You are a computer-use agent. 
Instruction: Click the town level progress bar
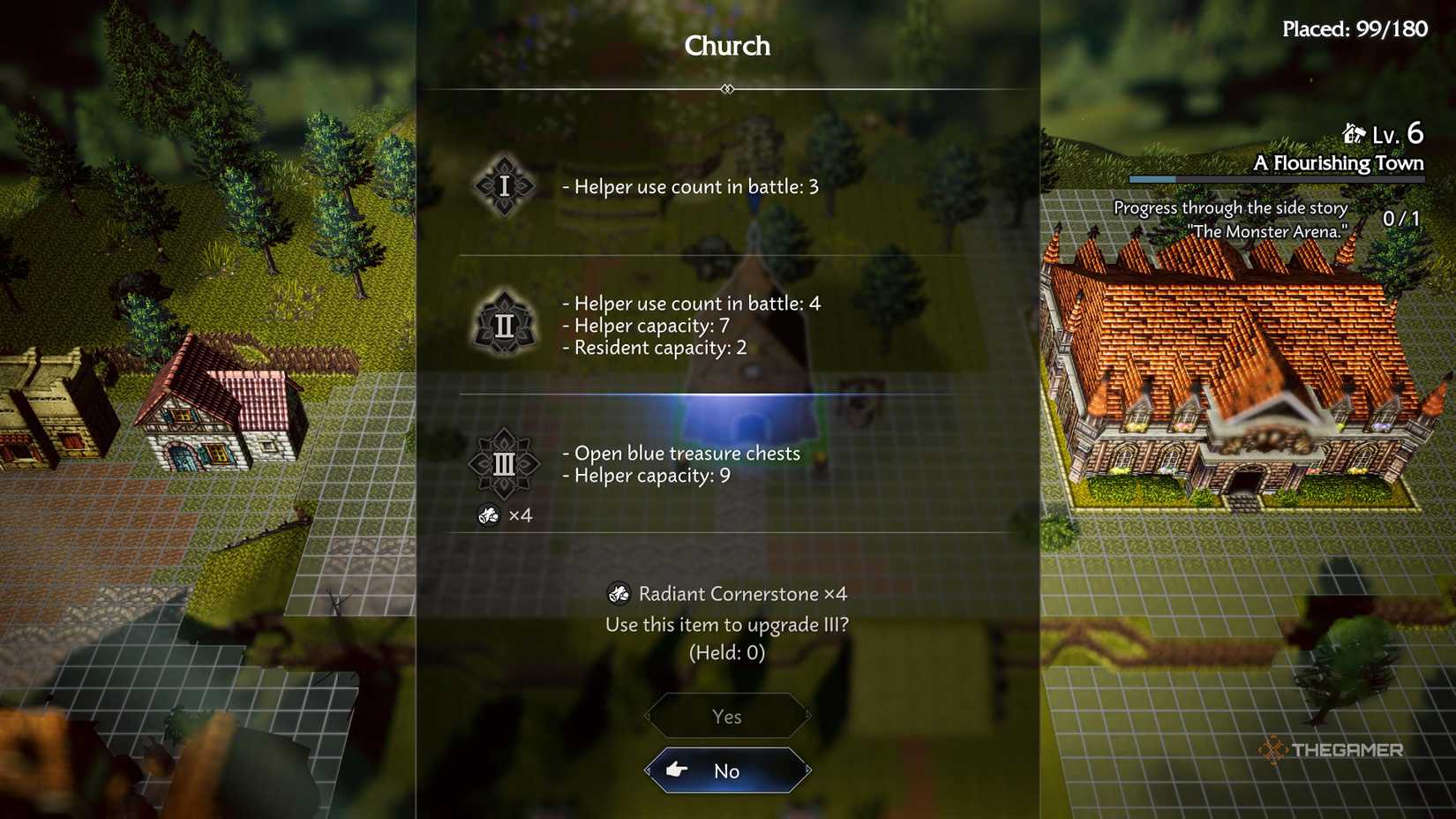pyautogui.click(x=1275, y=179)
